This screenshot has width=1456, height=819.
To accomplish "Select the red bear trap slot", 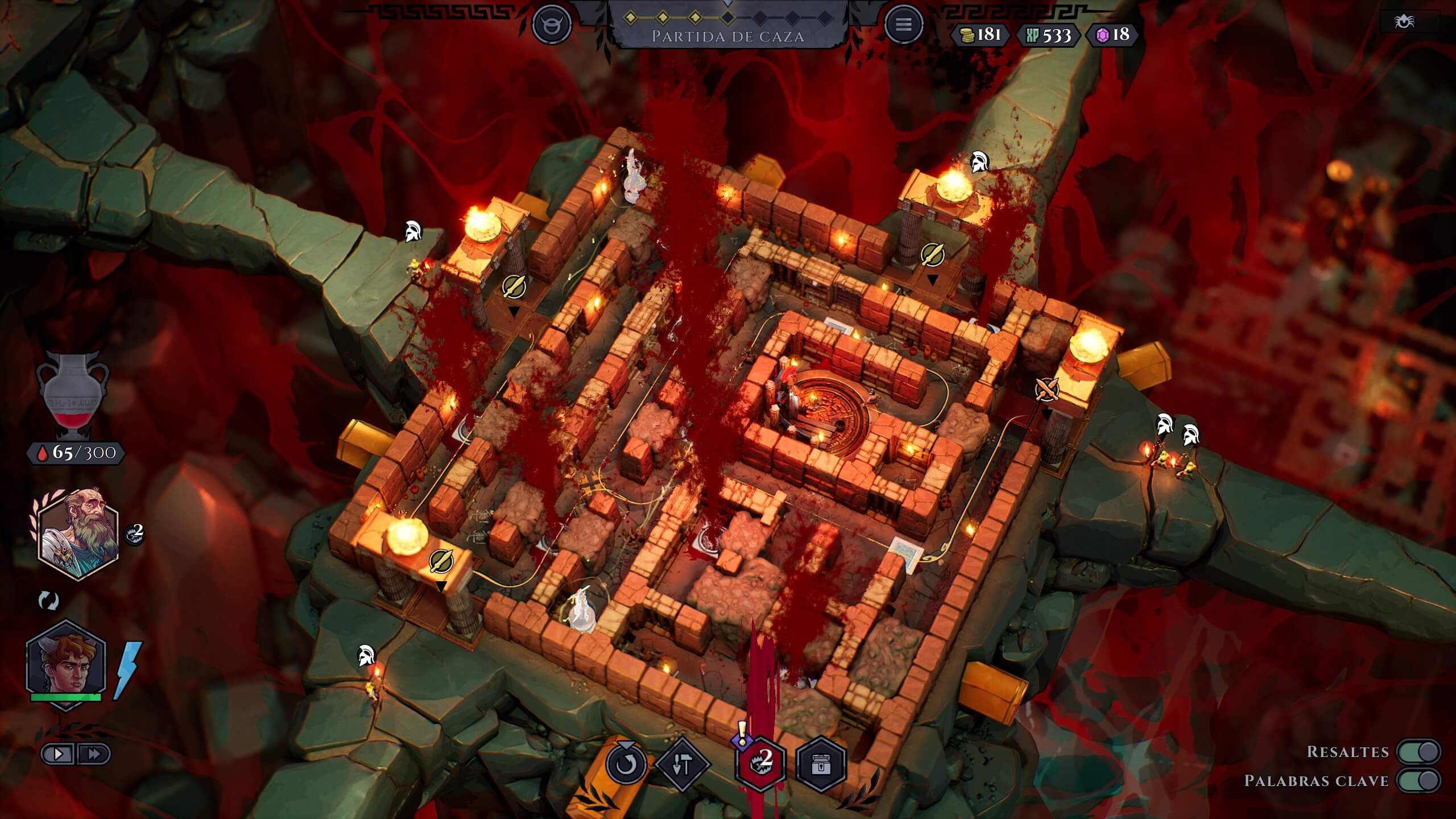I will (760, 763).
